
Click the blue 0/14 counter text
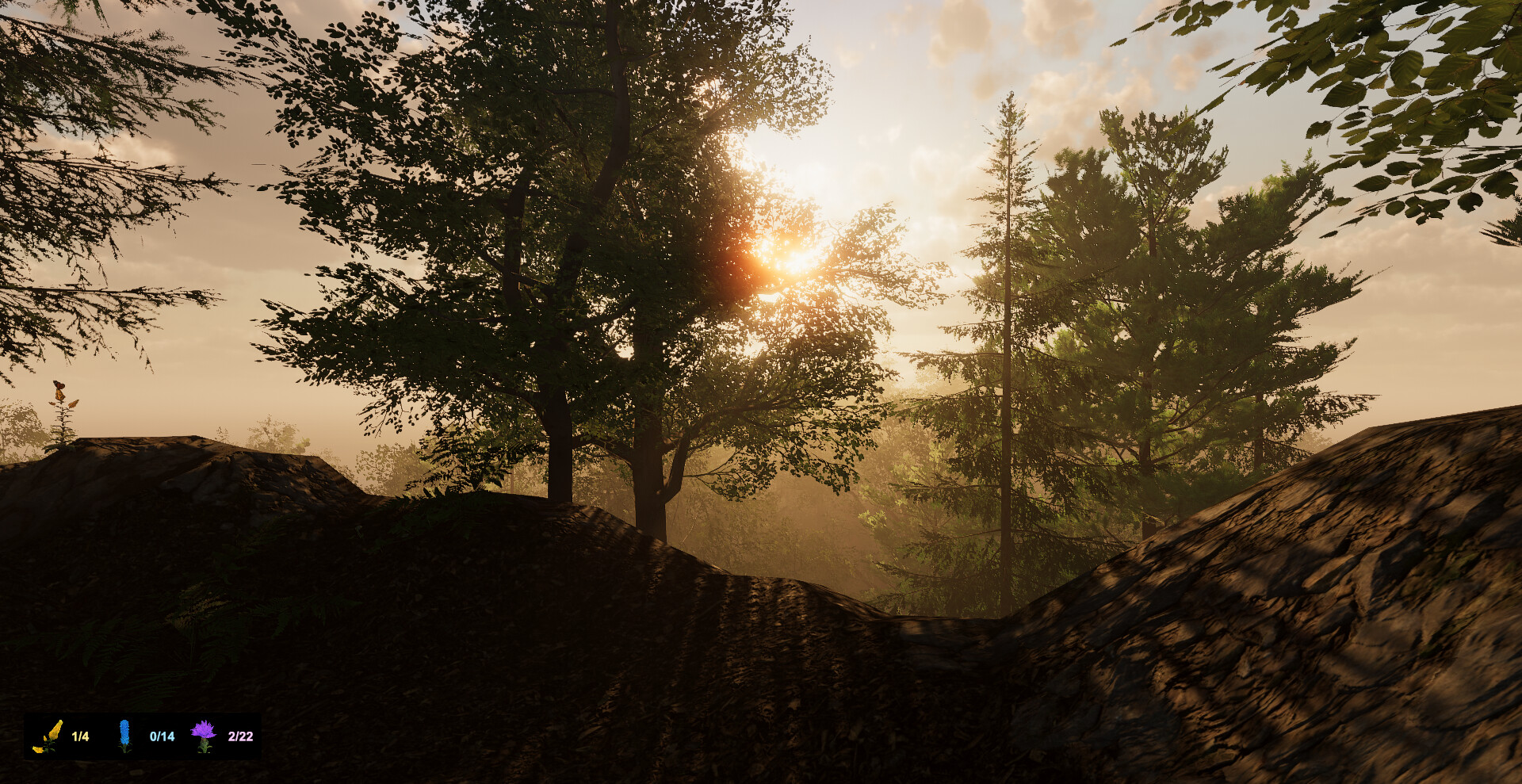161,735
